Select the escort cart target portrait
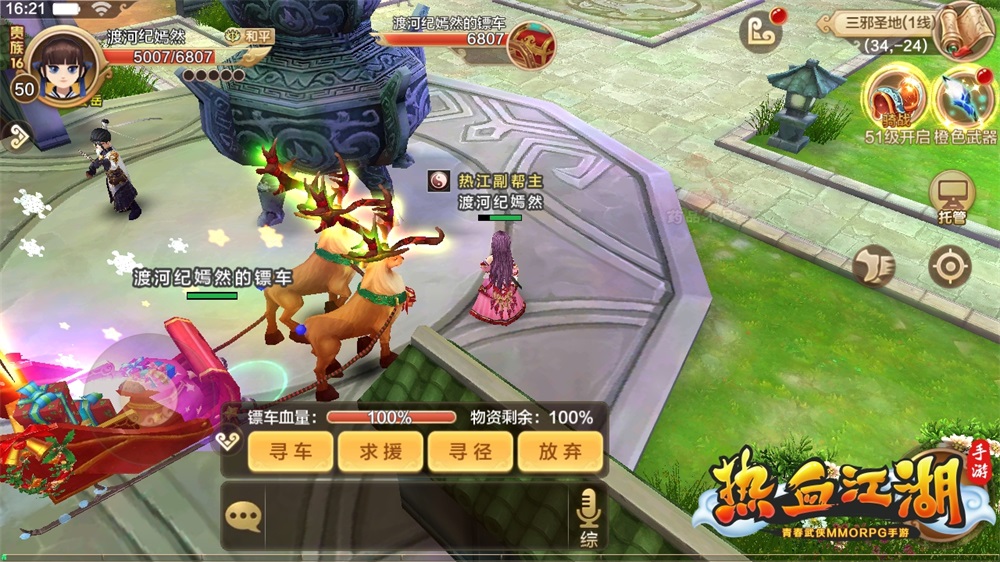Image resolution: width=1000 pixels, height=562 pixels. [x=531, y=45]
